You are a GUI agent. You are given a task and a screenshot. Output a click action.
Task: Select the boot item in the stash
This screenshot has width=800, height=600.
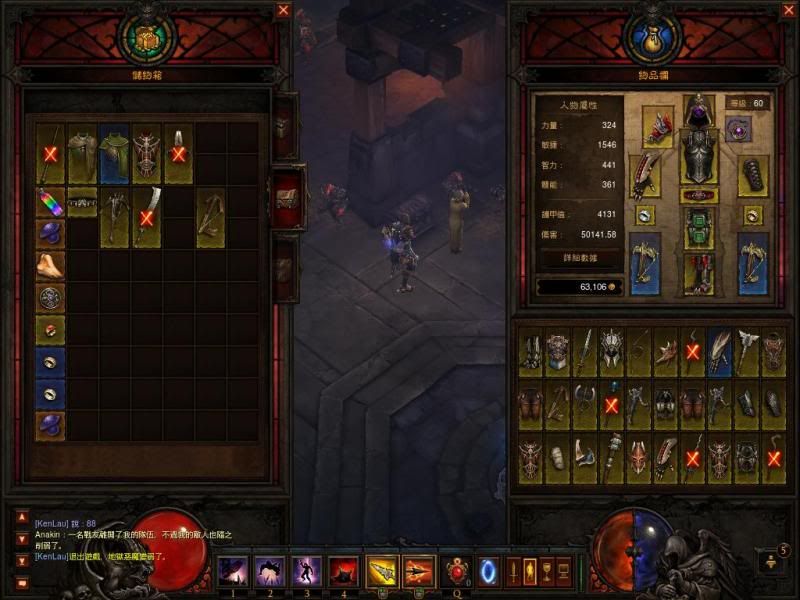(x=50, y=265)
